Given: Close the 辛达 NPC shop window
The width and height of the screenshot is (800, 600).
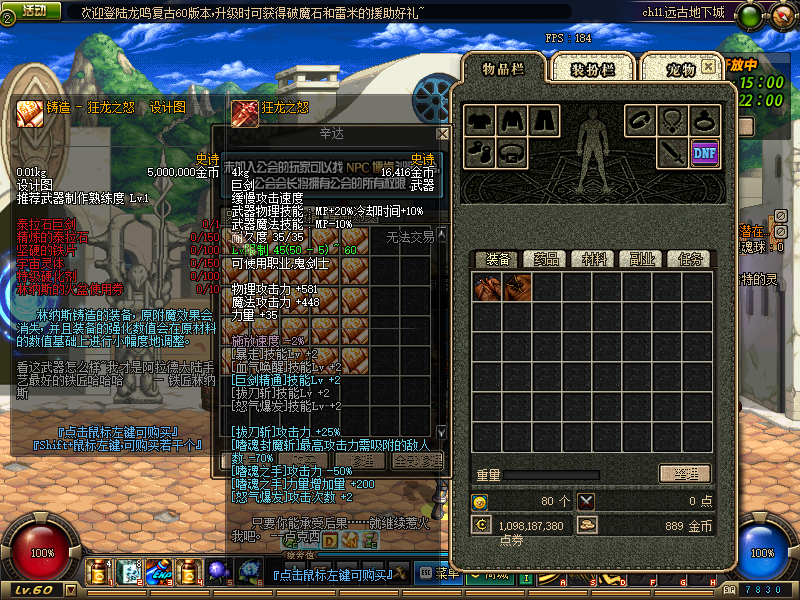Looking at the screenshot, I should (x=442, y=133).
